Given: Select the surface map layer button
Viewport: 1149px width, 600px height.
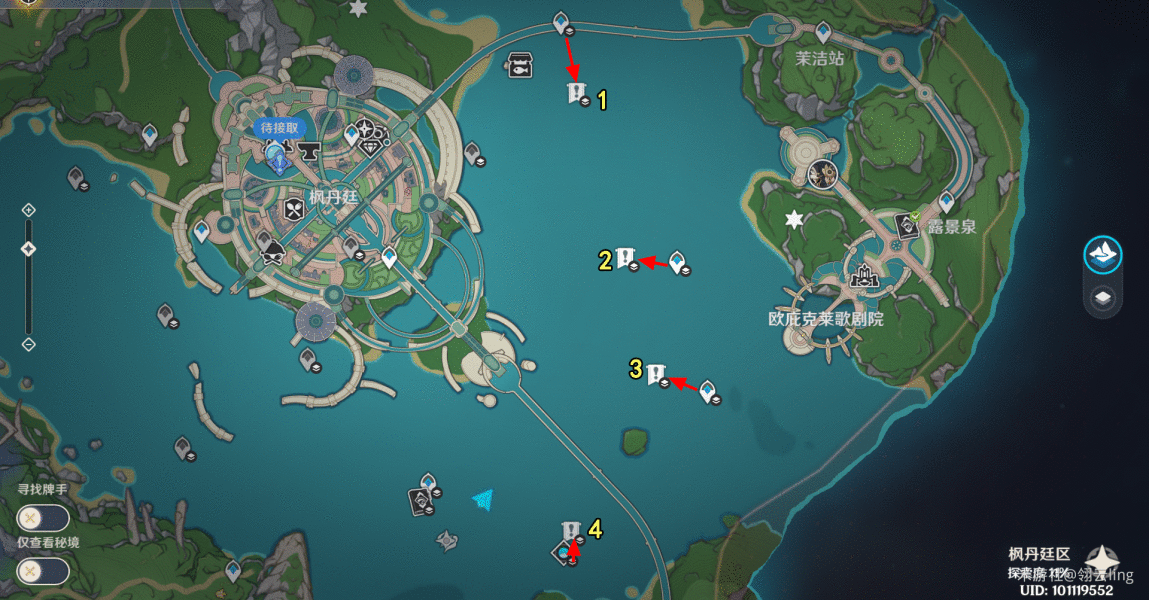Looking at the screenshot, I should [x=1103, y=255].
